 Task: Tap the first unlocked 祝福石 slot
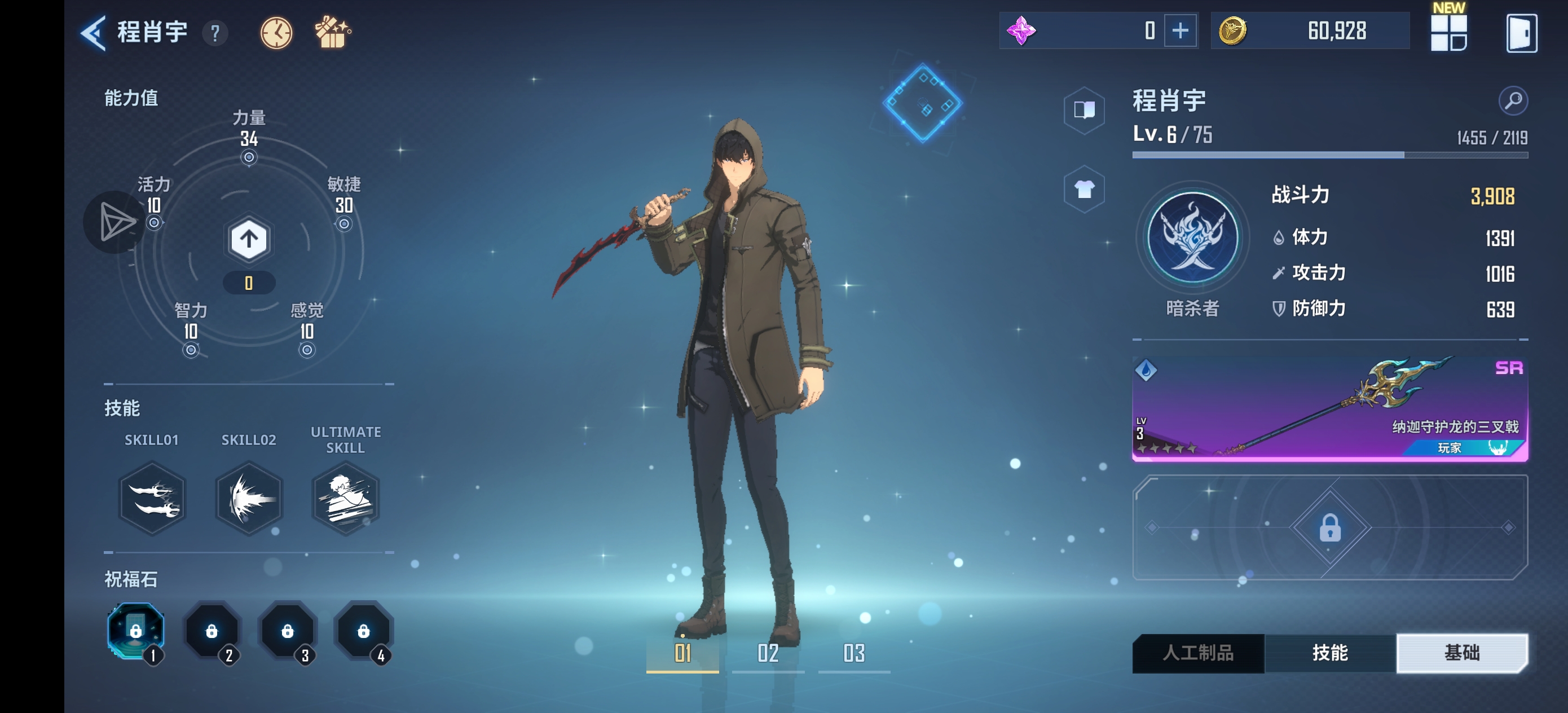(x=136, y=631)
